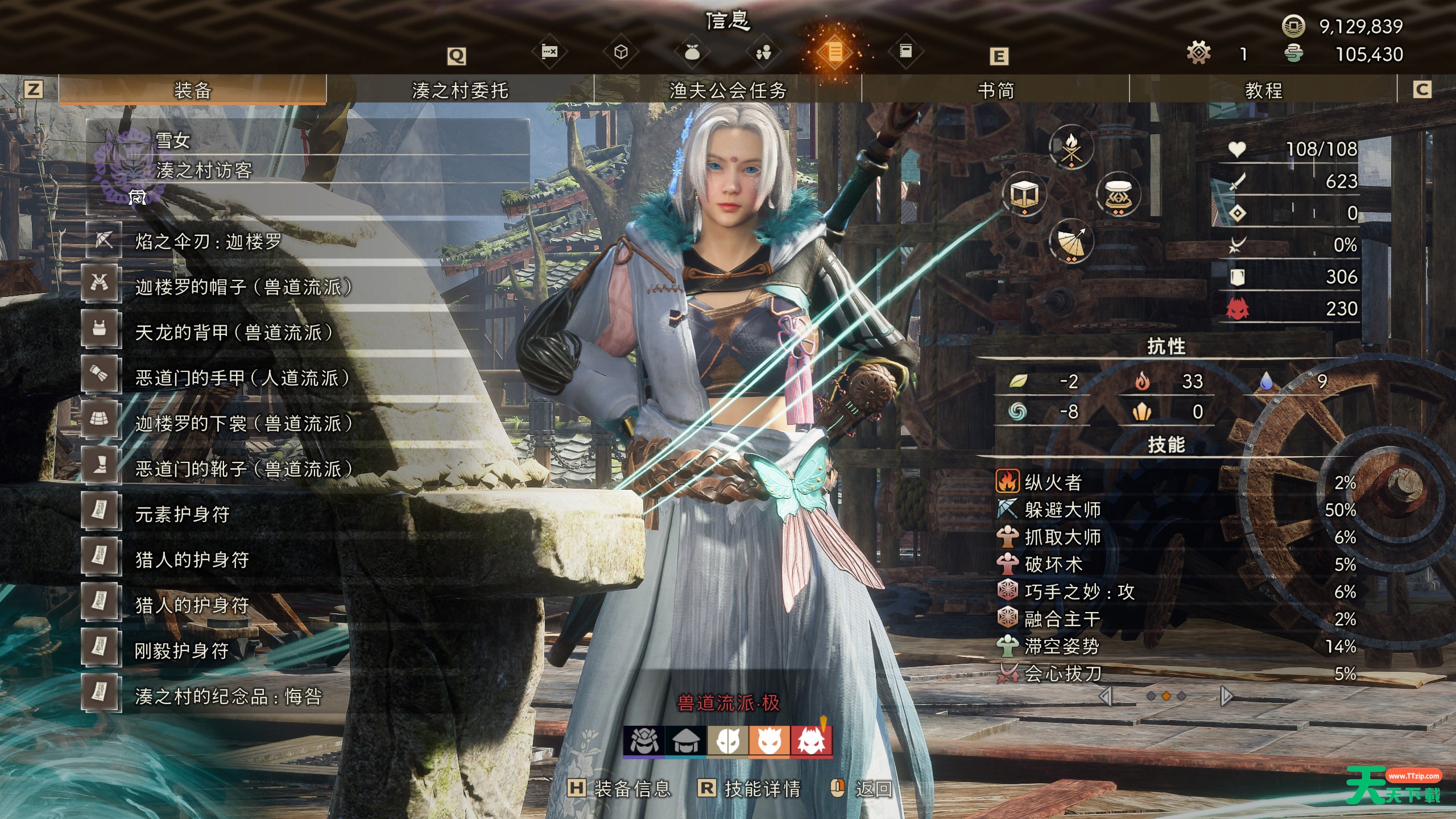Open 技能详情 skill details

(750, 788)
